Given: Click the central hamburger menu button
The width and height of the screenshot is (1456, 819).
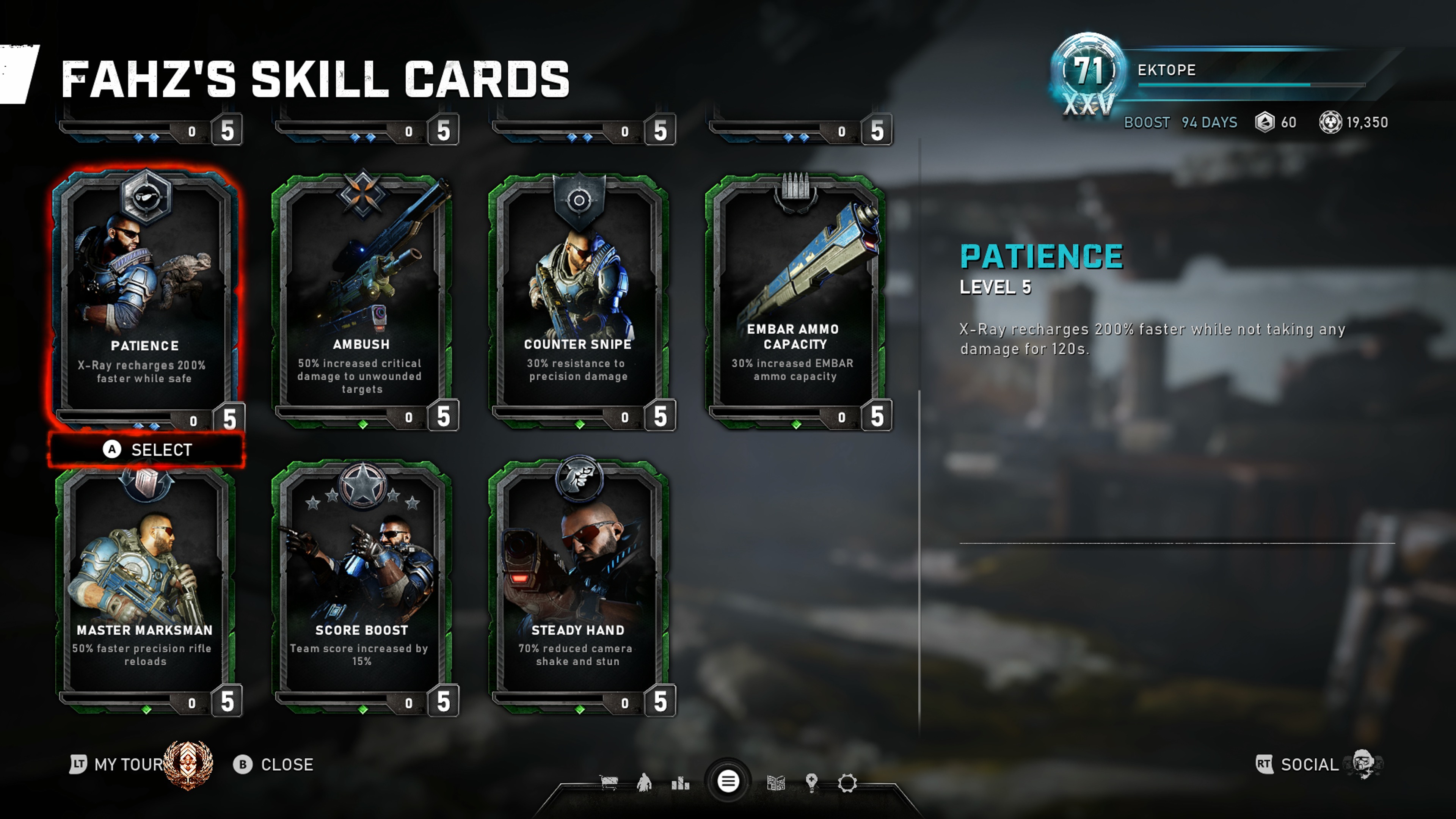Looking at the screenshot, I should point(728,782).
